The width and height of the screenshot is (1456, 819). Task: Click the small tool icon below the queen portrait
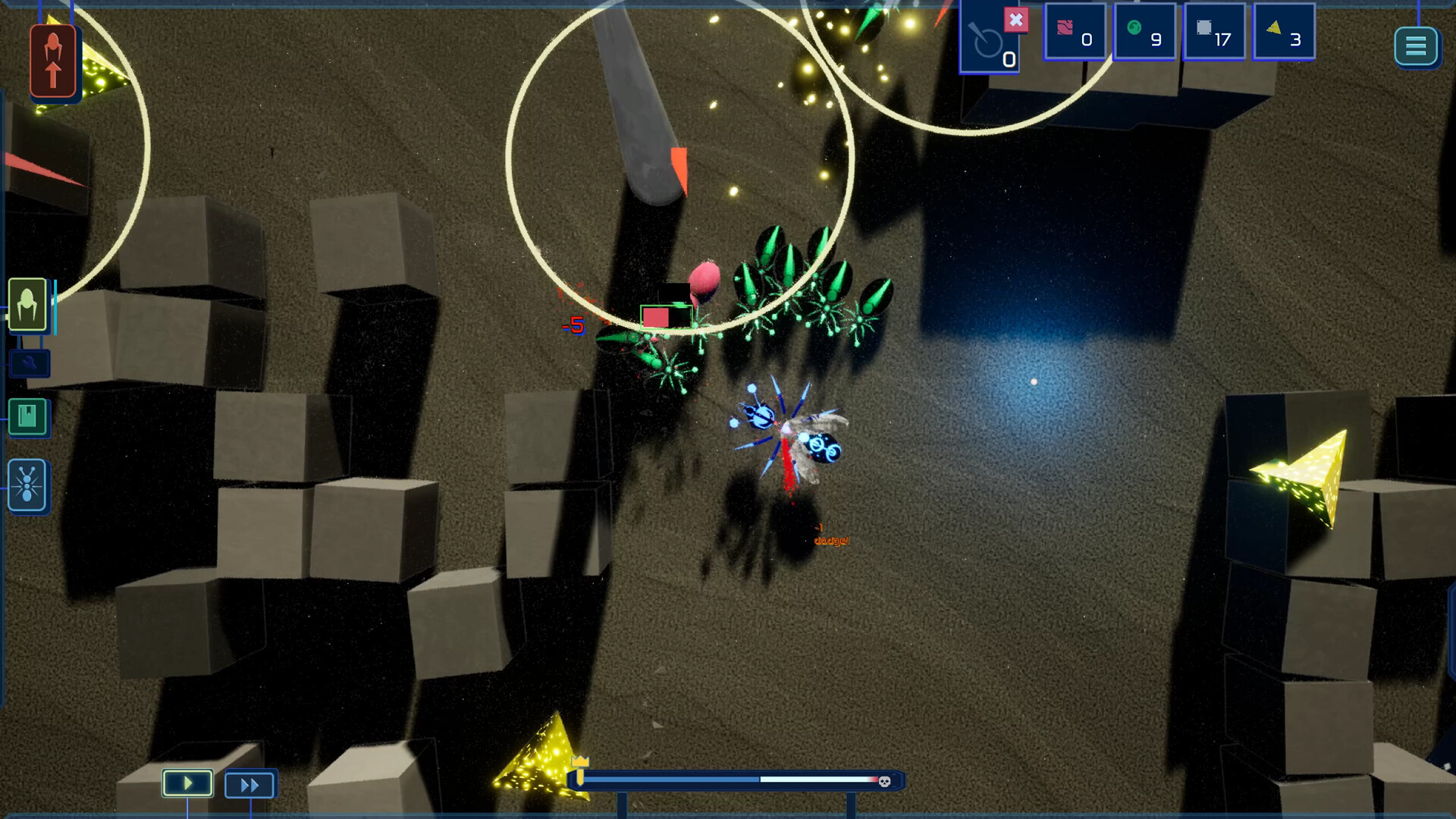pos(28,362)
